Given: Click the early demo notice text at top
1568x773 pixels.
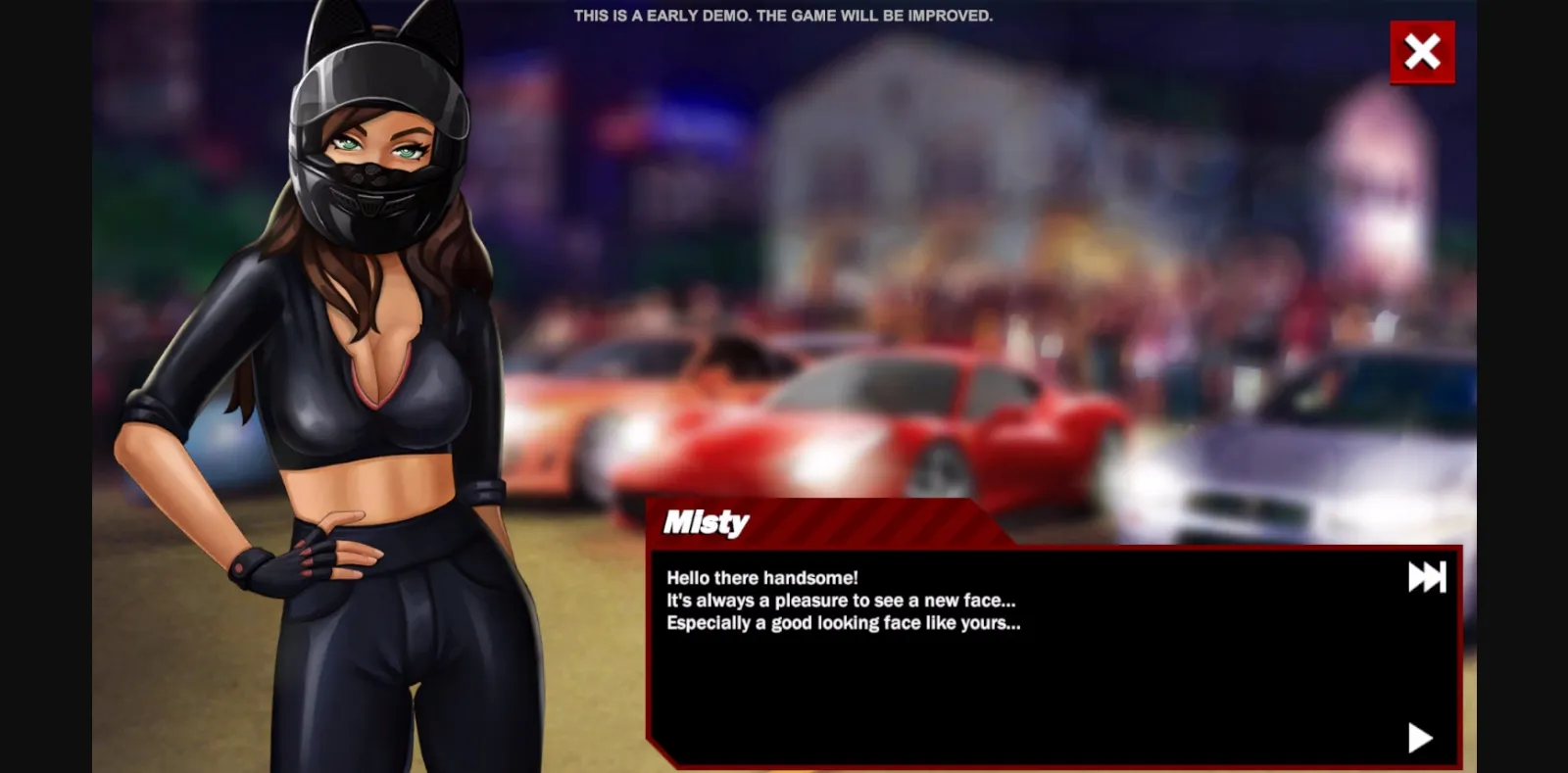Looking at the screenshot, I should (783, 15).
